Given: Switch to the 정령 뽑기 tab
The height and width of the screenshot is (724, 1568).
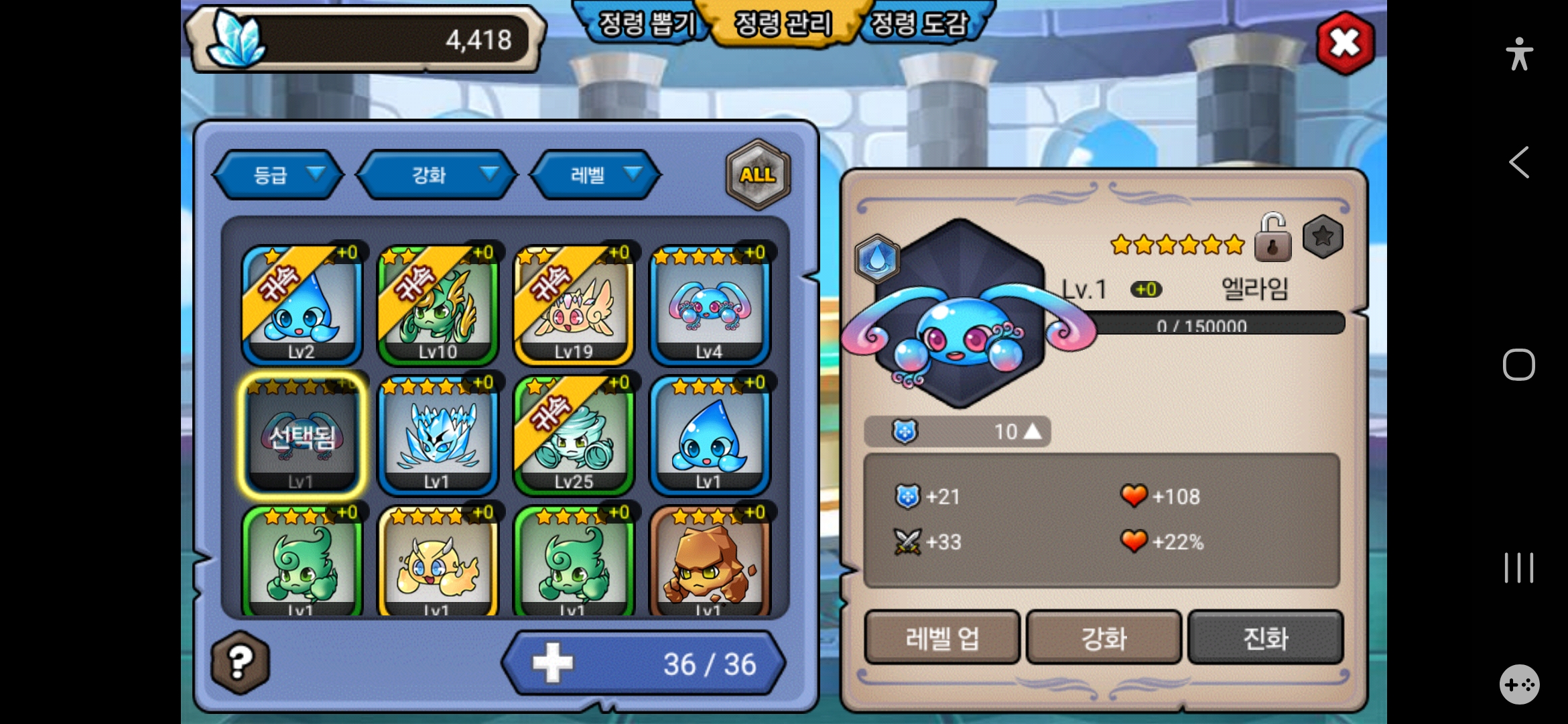Looking at the screenshot, I should point(645,24).
